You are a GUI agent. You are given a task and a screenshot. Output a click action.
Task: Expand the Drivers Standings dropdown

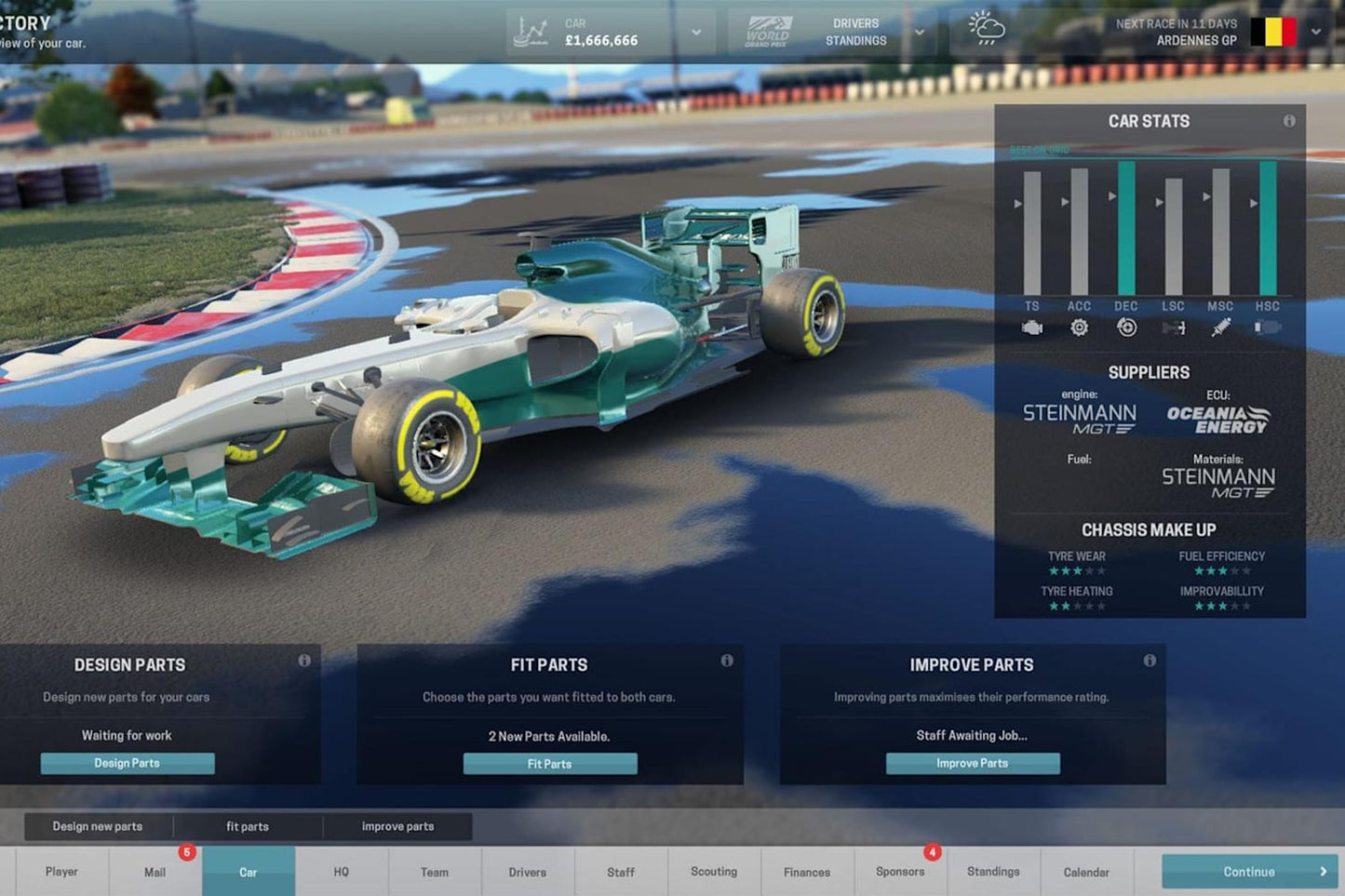coord(920,33)
